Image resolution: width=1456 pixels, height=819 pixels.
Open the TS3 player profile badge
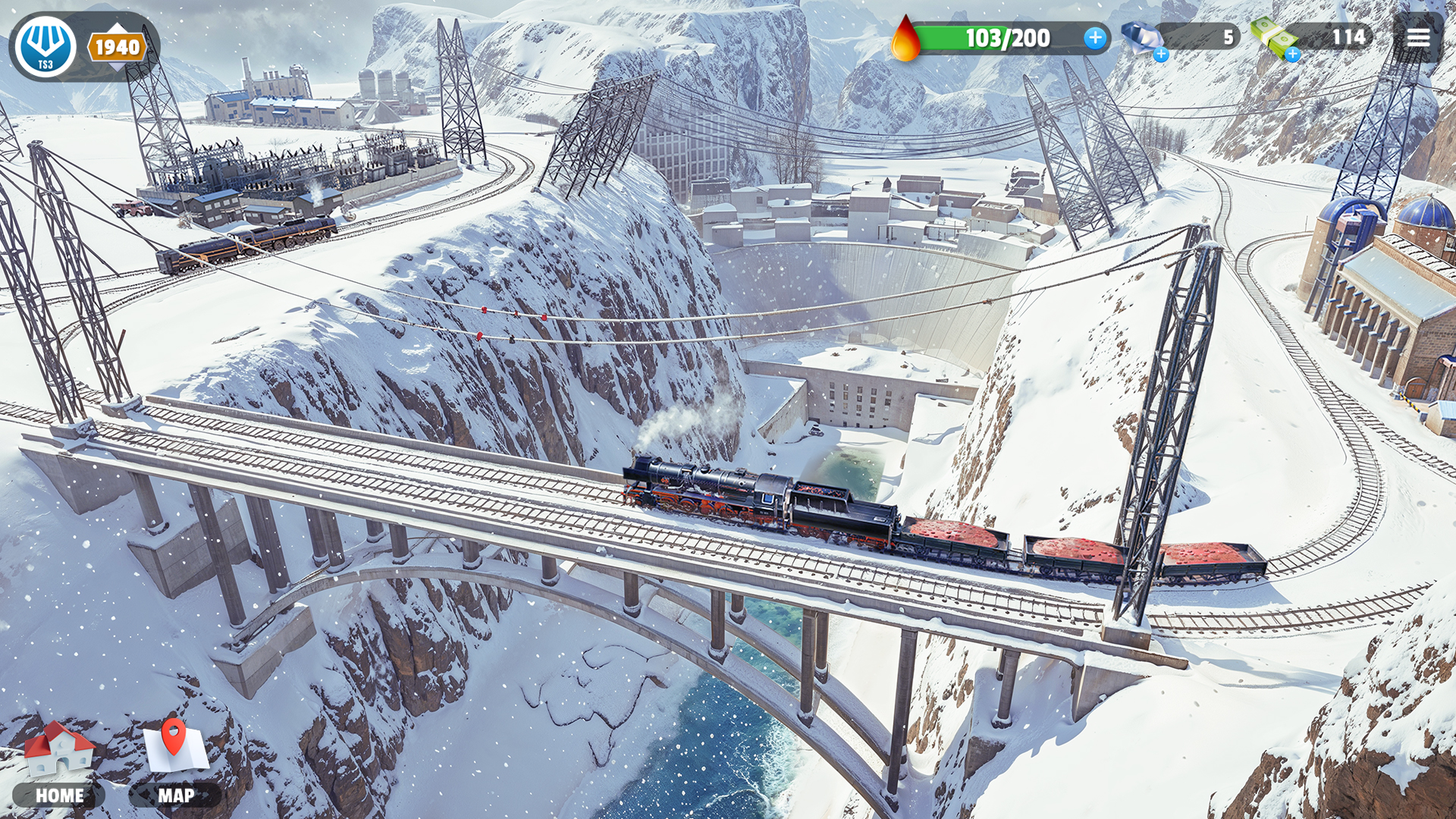[45, 47]
